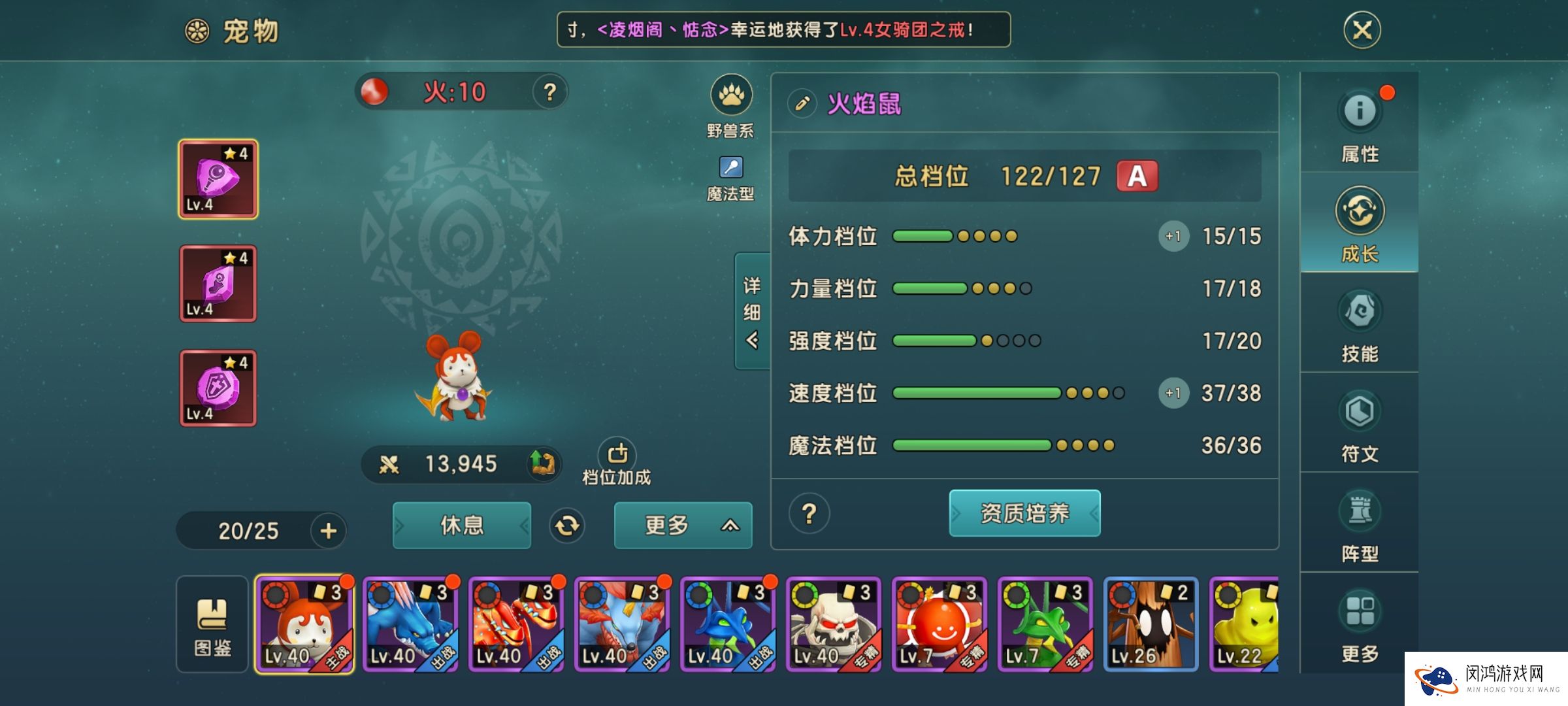Open the question mark beside 资质培养

coord(809,513)
